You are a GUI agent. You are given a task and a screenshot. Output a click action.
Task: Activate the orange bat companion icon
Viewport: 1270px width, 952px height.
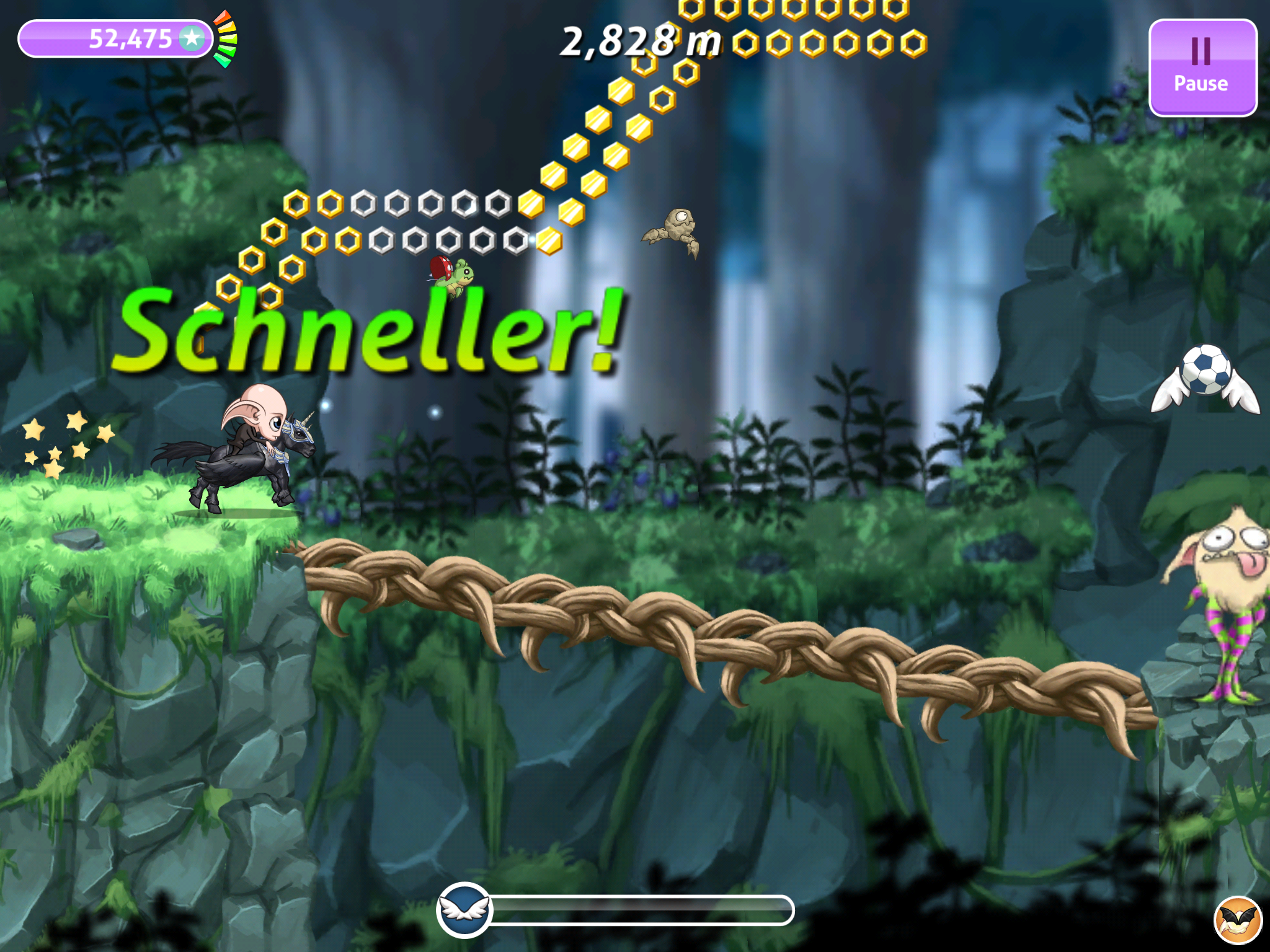coord(1238,921)
